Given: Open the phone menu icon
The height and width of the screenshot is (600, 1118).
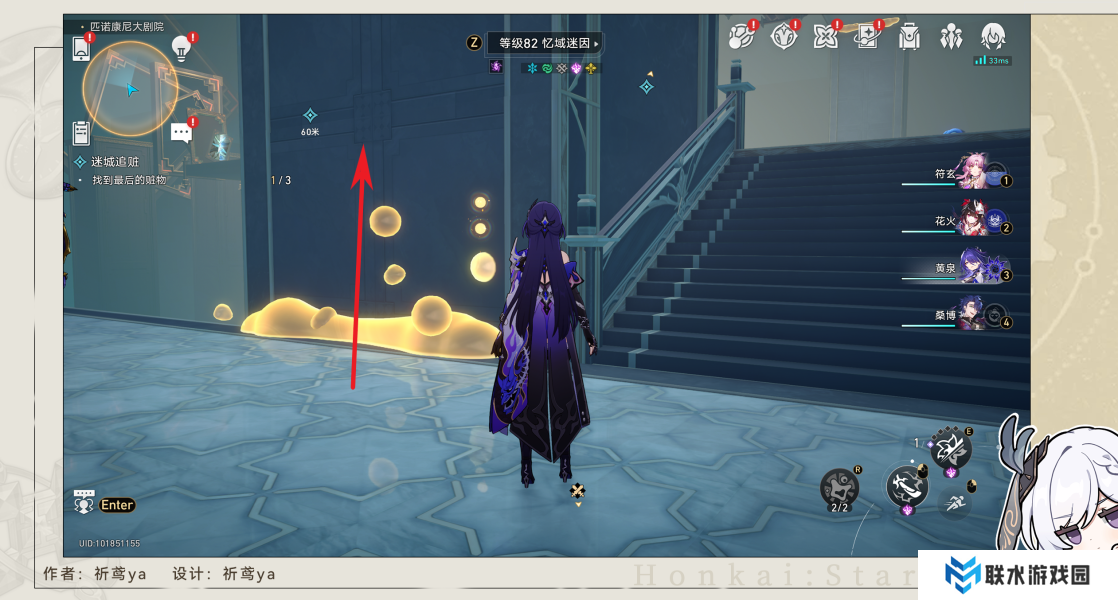Looking at the screenshot, I should [x=82, y=47].
